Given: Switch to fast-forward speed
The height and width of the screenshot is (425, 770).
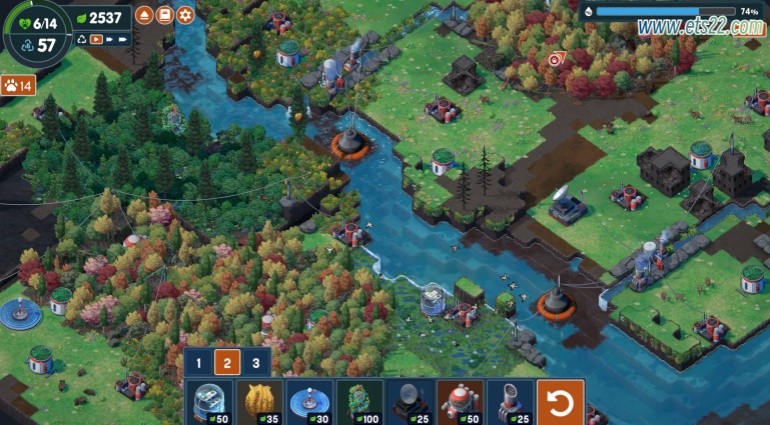Looking at the screenshot, I should [x=110, y=40].
